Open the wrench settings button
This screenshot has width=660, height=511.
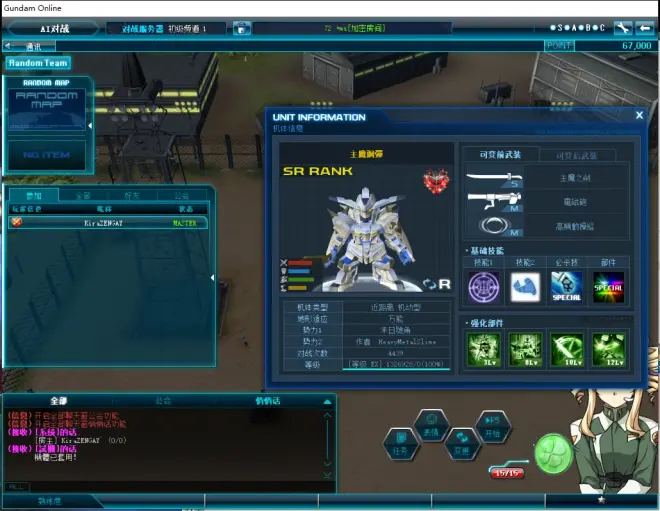623,28
